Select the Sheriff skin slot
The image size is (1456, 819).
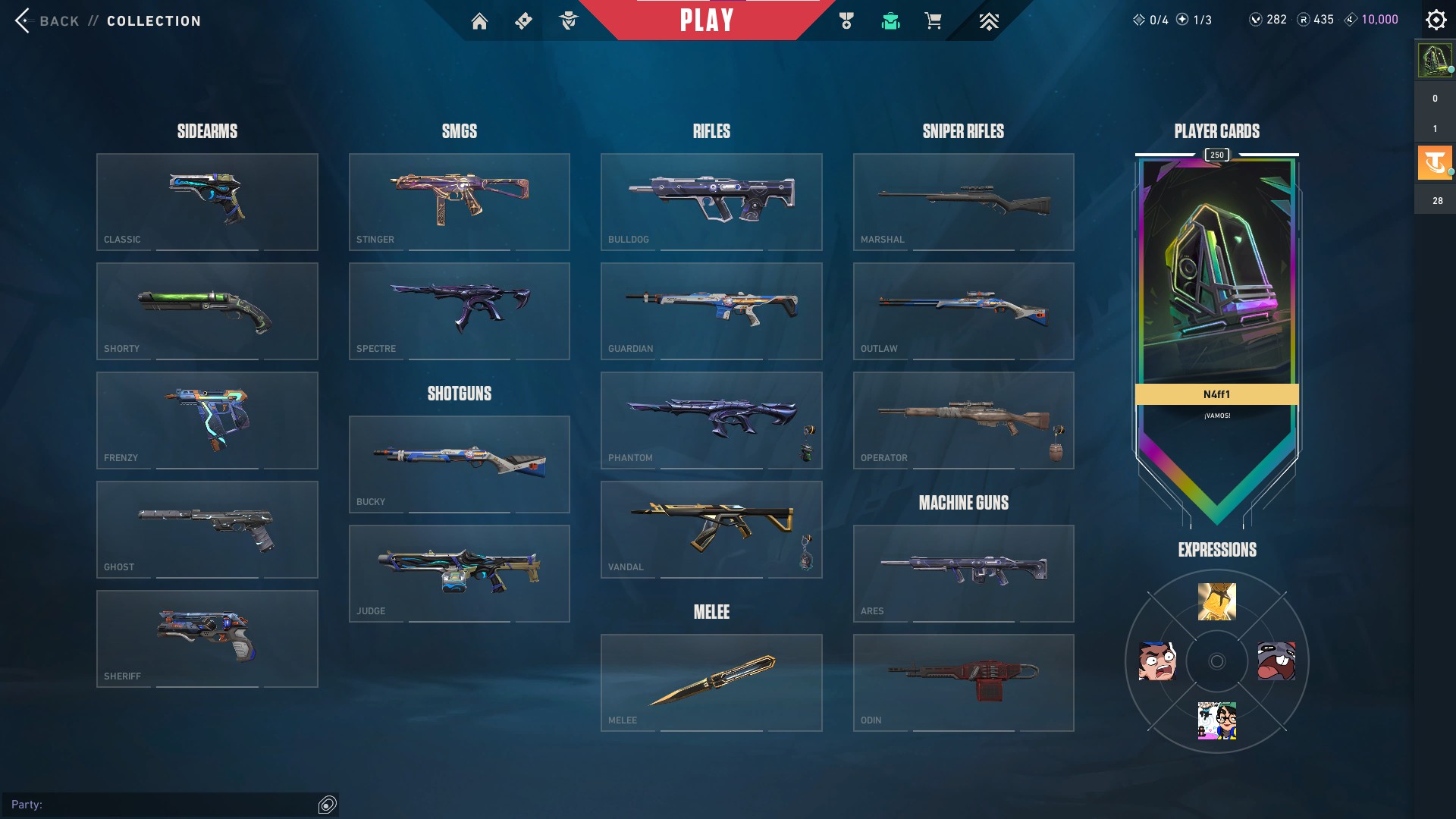[207, 639]
